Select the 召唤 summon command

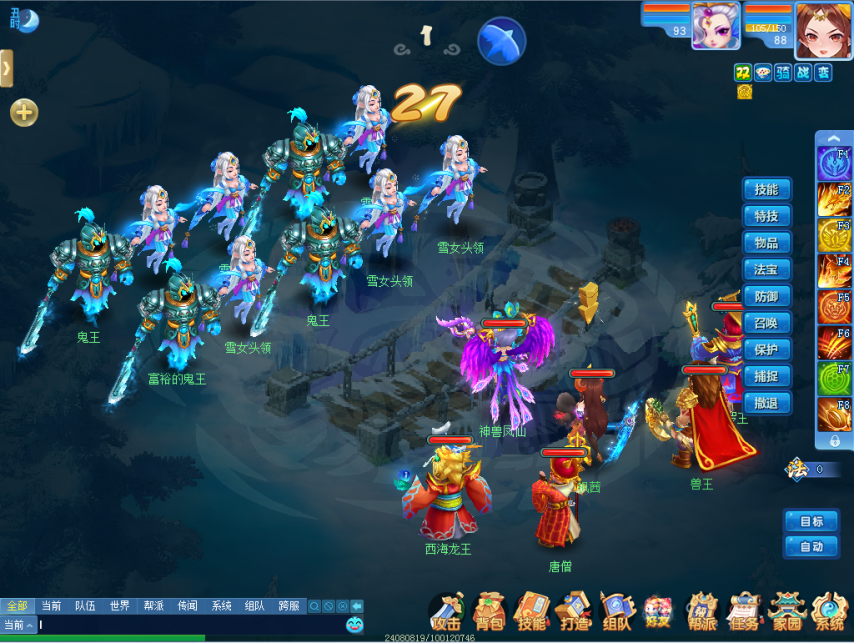(x=767, y=323)
